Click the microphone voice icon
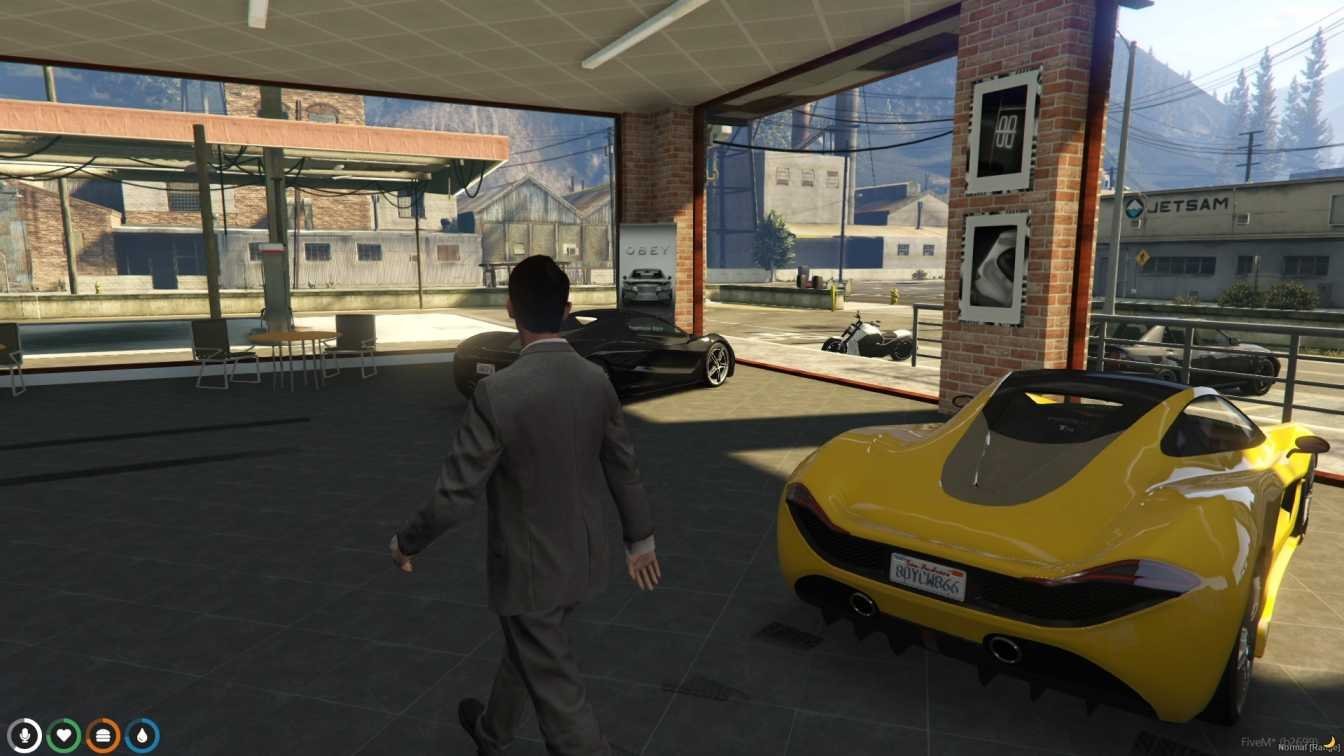This screenshot has height=756, width=1344. click(24, 735)
